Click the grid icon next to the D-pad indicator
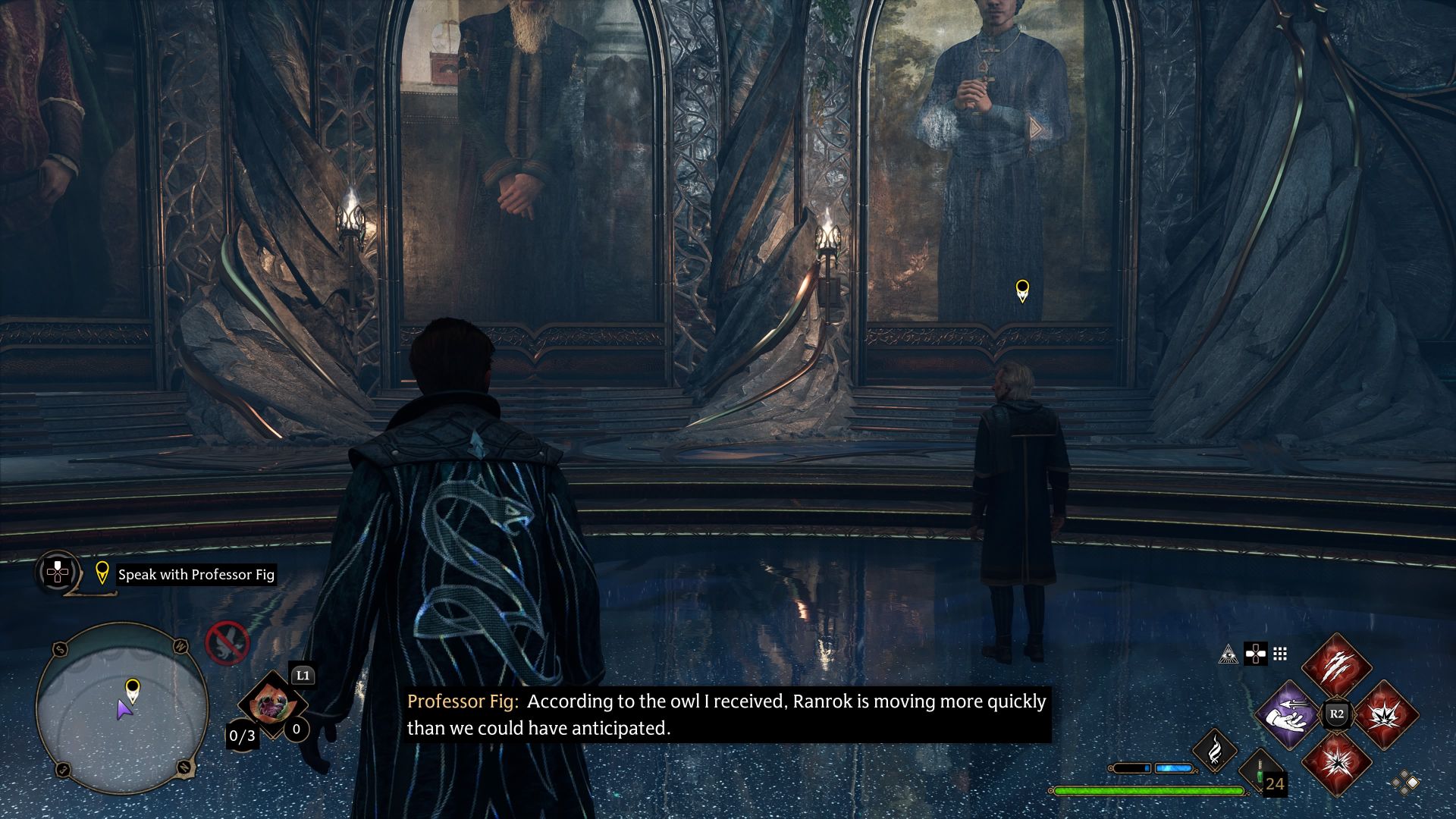The width and height of the screenshot is (1456, 819). [1280, 654]
